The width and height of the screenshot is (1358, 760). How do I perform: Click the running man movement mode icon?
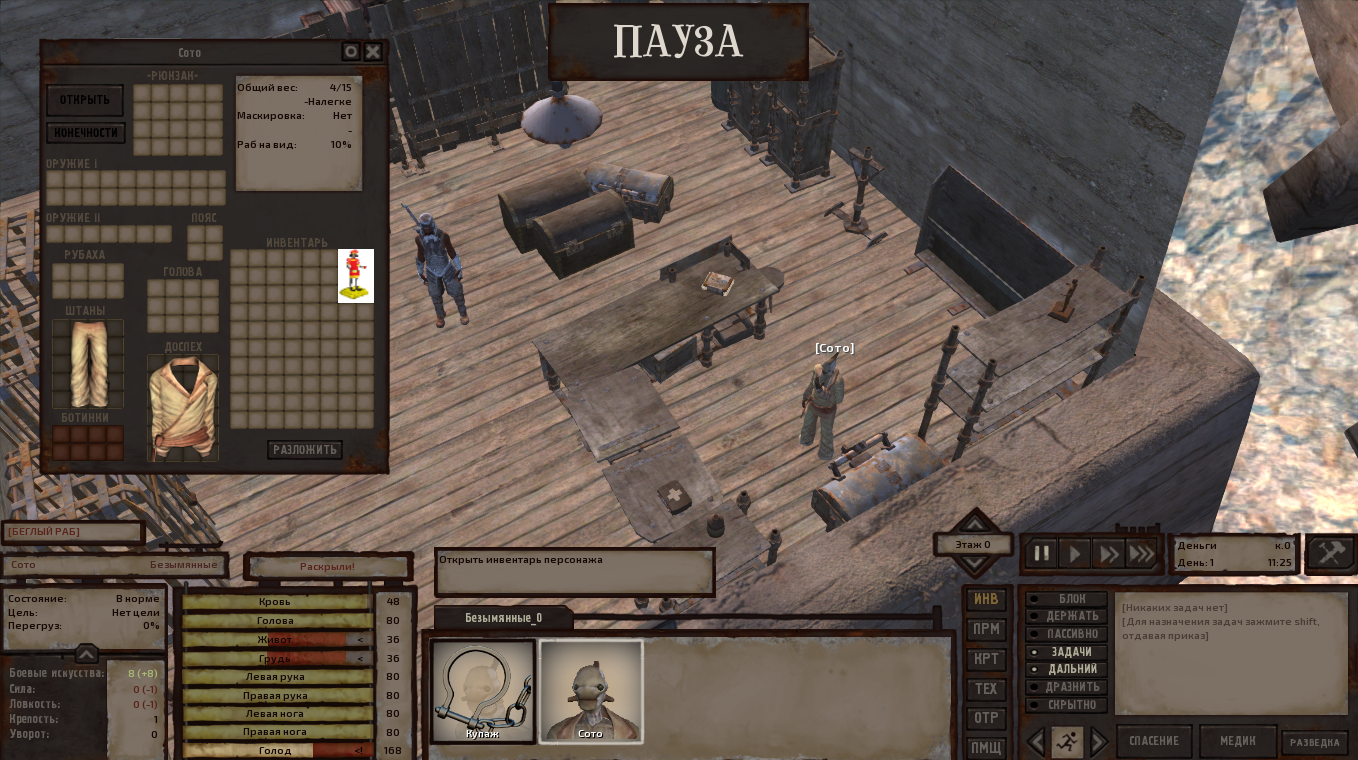pos(1066,741)
